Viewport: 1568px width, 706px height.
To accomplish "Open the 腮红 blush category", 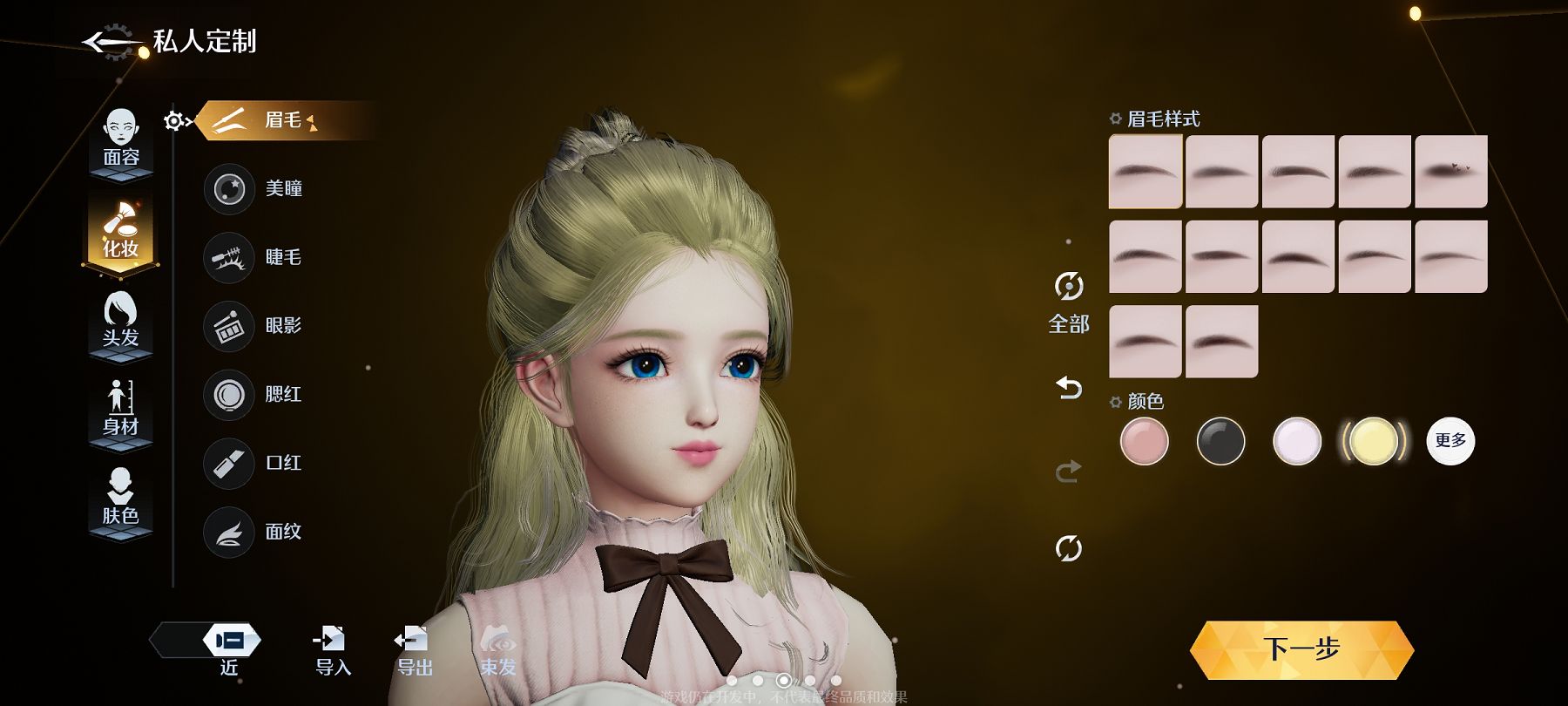I will [253, 394].
